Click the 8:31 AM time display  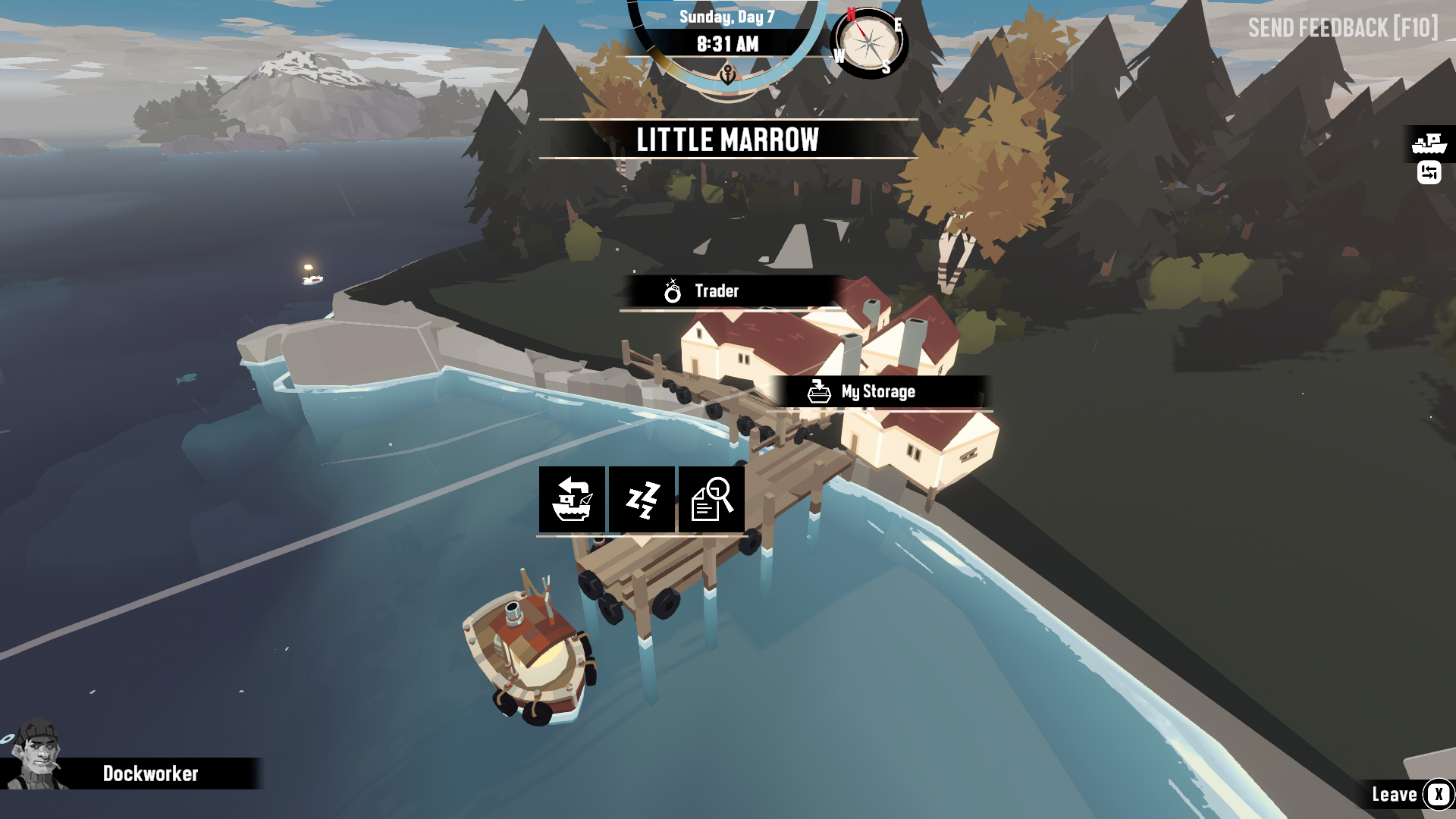[726, 44]
